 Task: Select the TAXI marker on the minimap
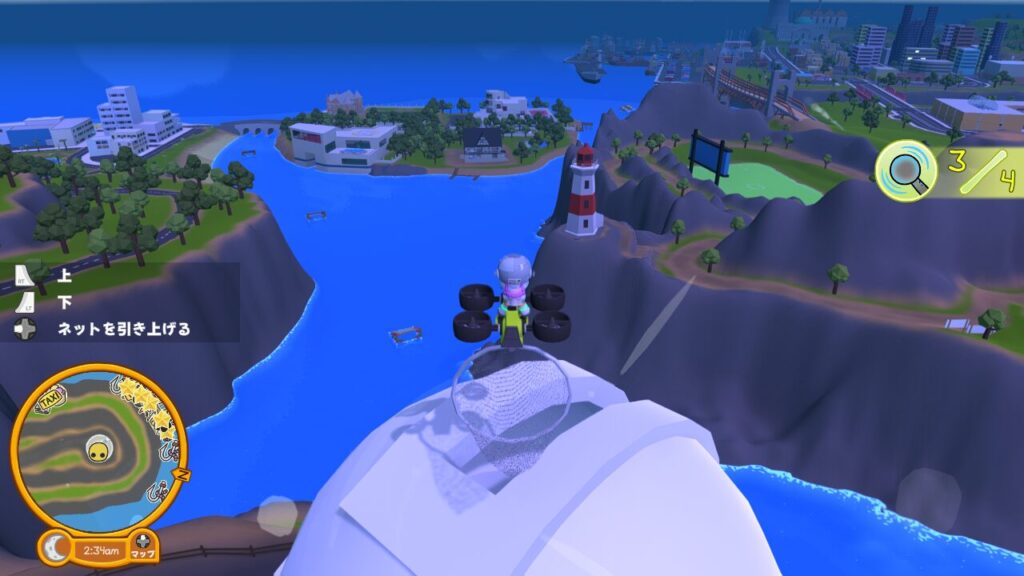(x=49, y=398)
